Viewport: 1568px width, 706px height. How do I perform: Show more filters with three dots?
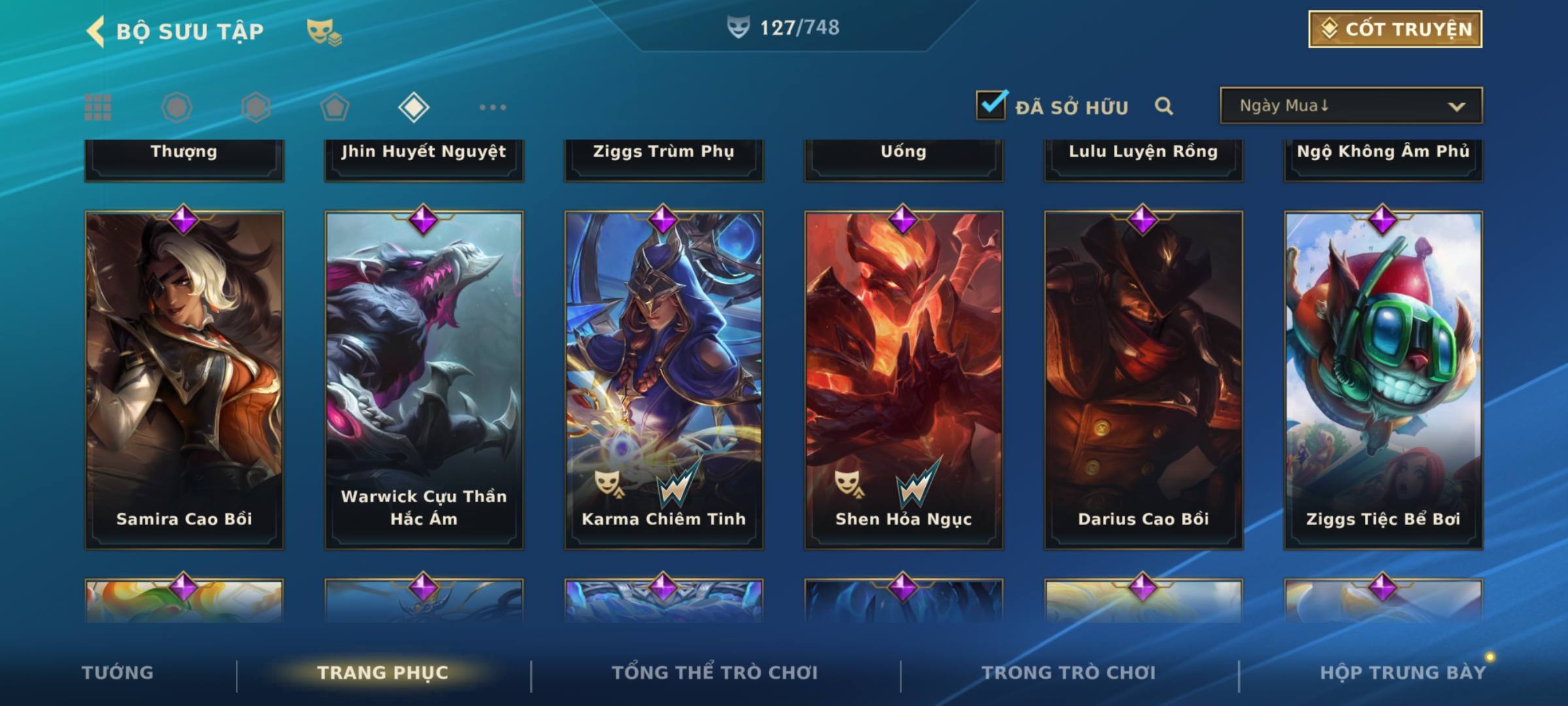pyautogui.click(x=493, y=107)
